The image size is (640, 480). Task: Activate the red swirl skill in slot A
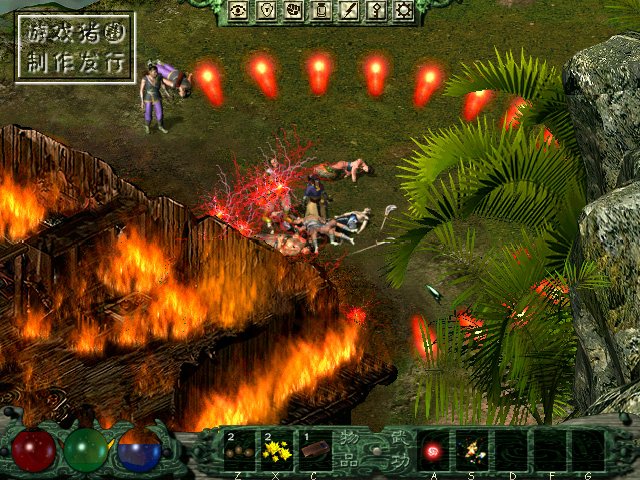click(434, 450)
